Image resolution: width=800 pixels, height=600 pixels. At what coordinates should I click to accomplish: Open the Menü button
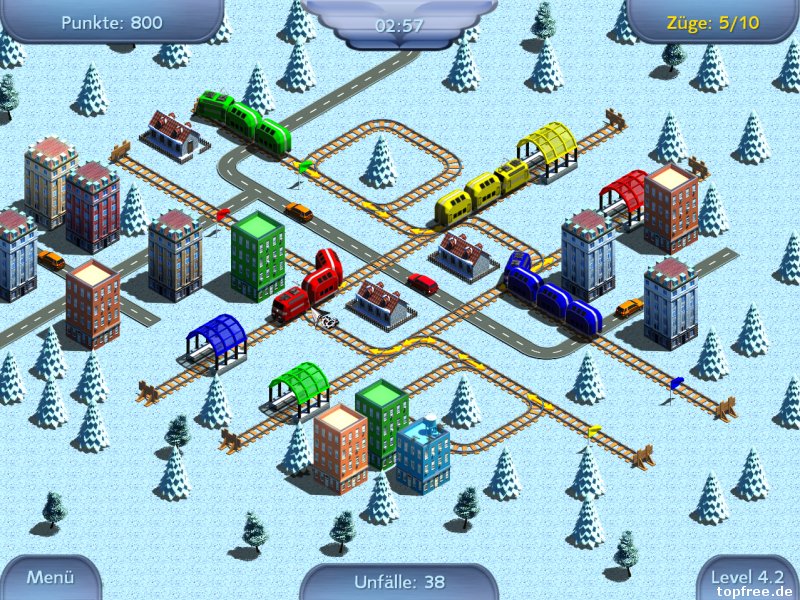coord(50,577)
